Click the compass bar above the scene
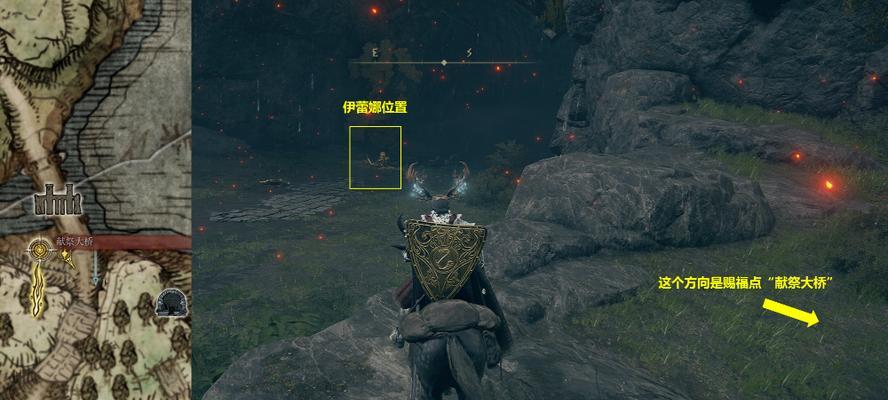 (443, 62)
